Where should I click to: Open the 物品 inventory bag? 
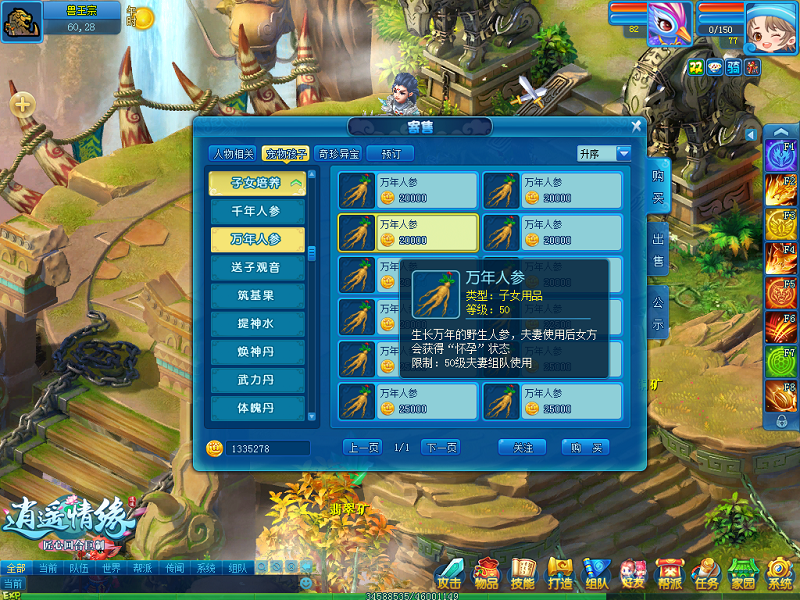[486, 575]
